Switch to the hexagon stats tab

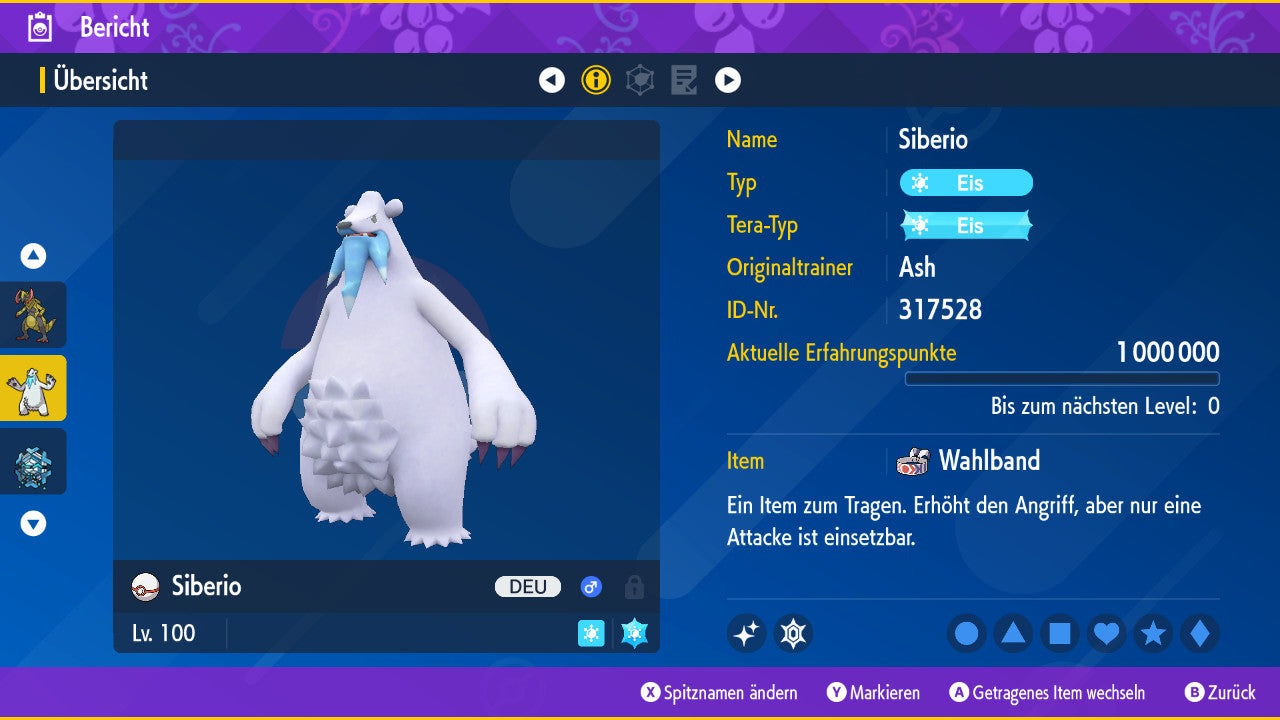pyautogui.click(x=640, y=80)
